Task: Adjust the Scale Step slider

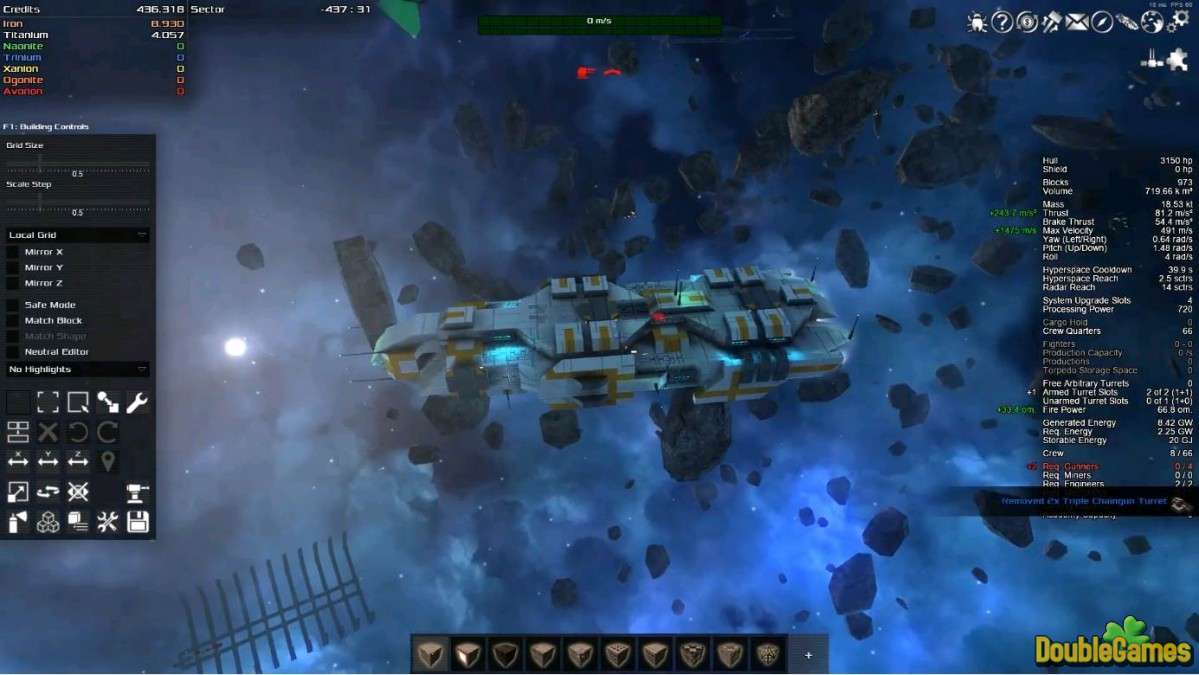Action: (78, 202)
